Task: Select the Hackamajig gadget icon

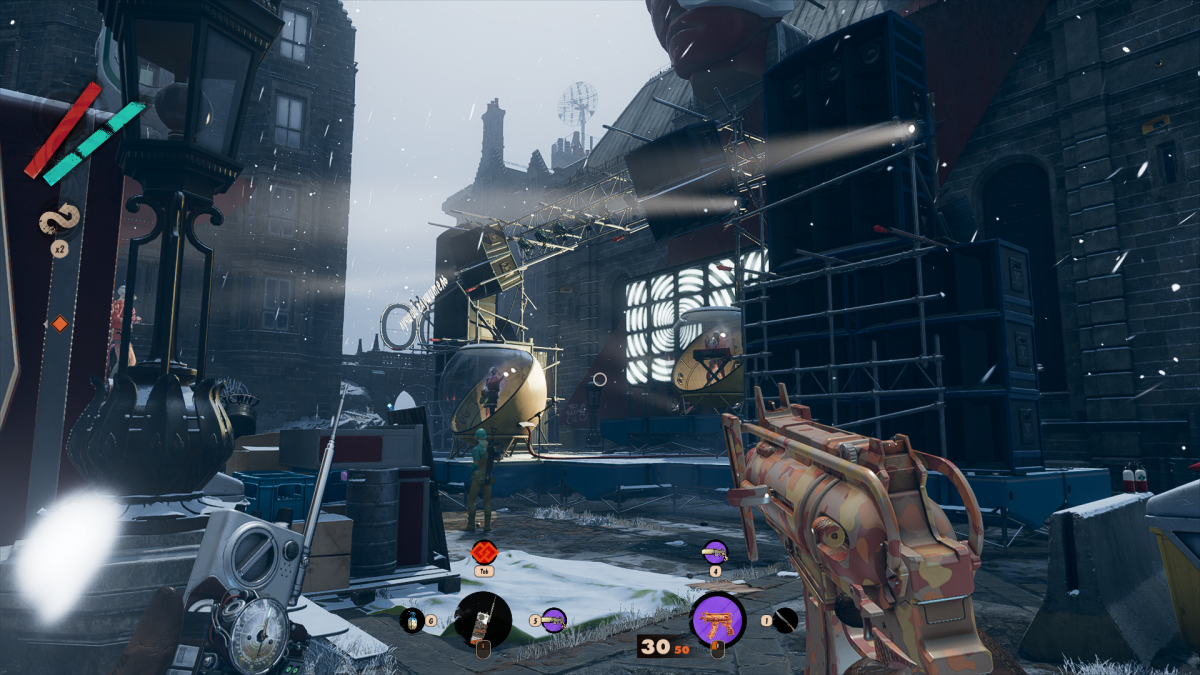Action: tap(483, 620)
